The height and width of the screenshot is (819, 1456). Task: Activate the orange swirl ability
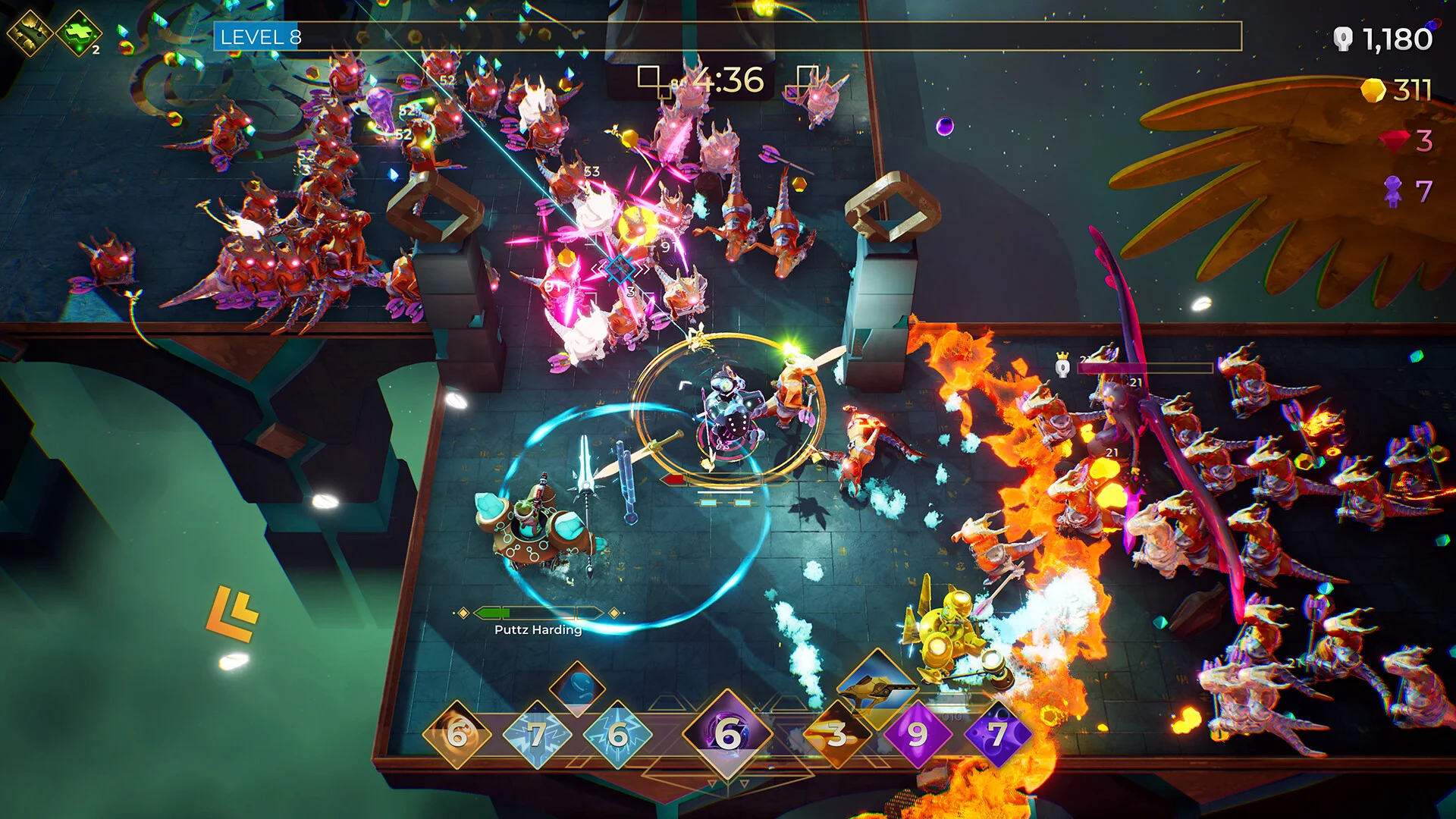458,733
